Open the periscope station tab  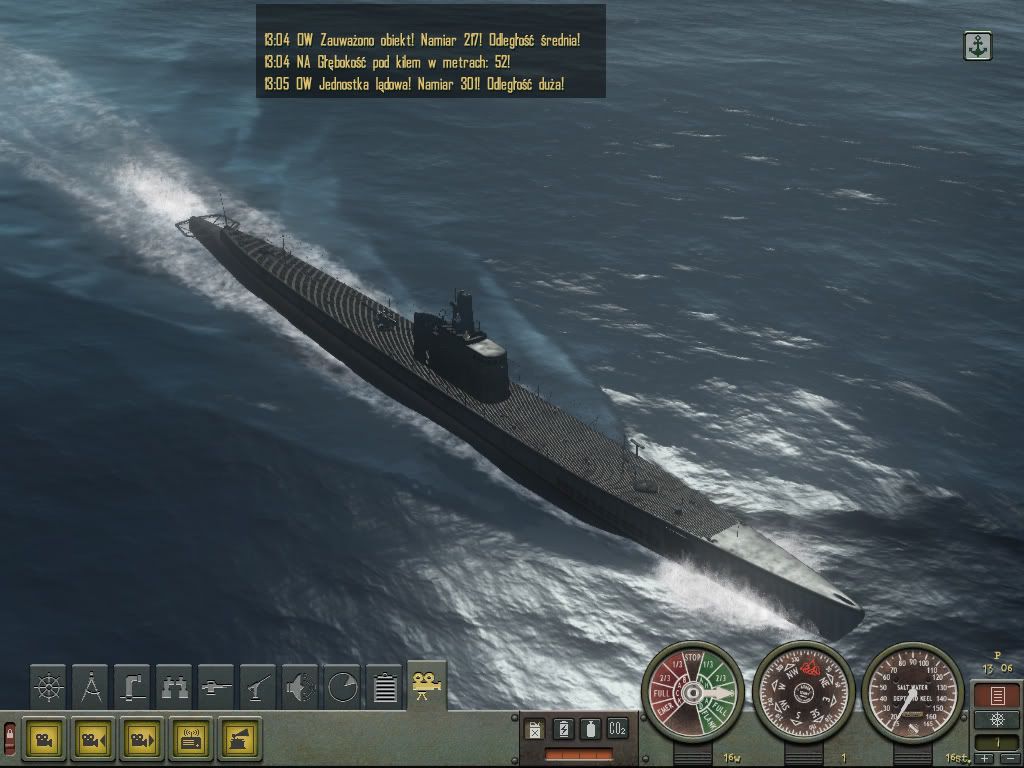(133, 687)
